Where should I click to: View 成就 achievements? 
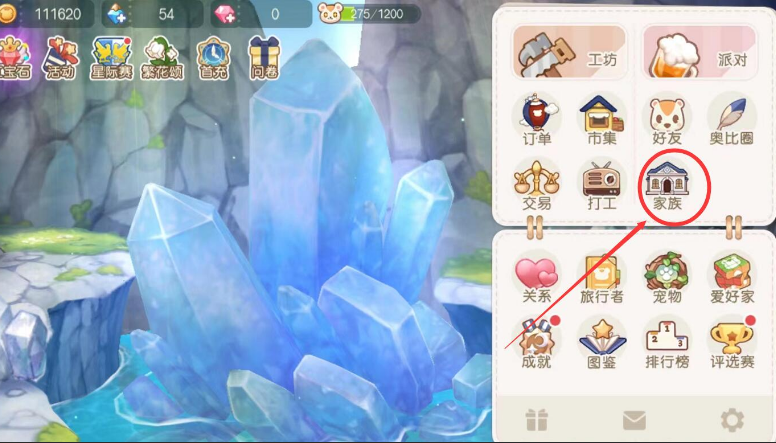[537, 342]
